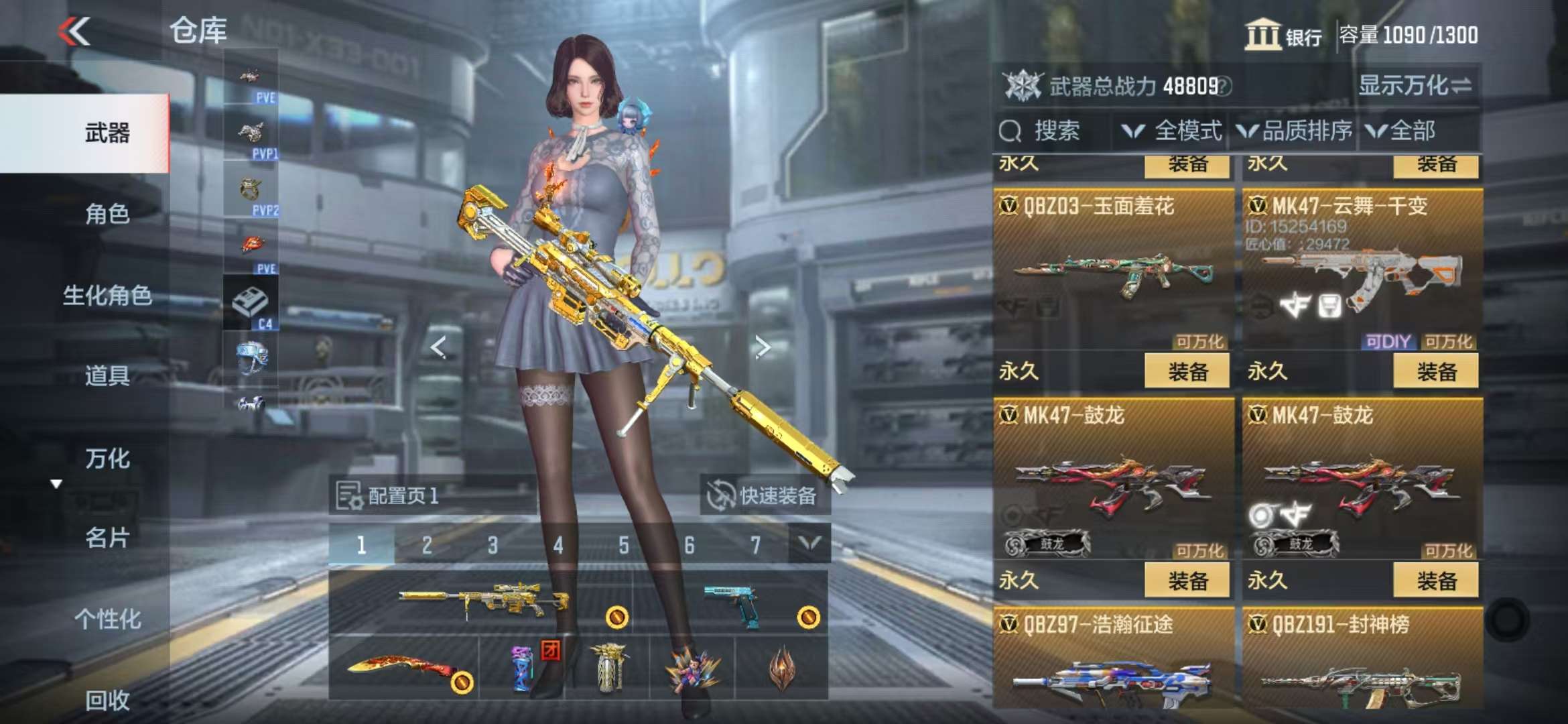
Task: Equip the MK47-云舞-千变 rifle
Action: (1435, 371)
